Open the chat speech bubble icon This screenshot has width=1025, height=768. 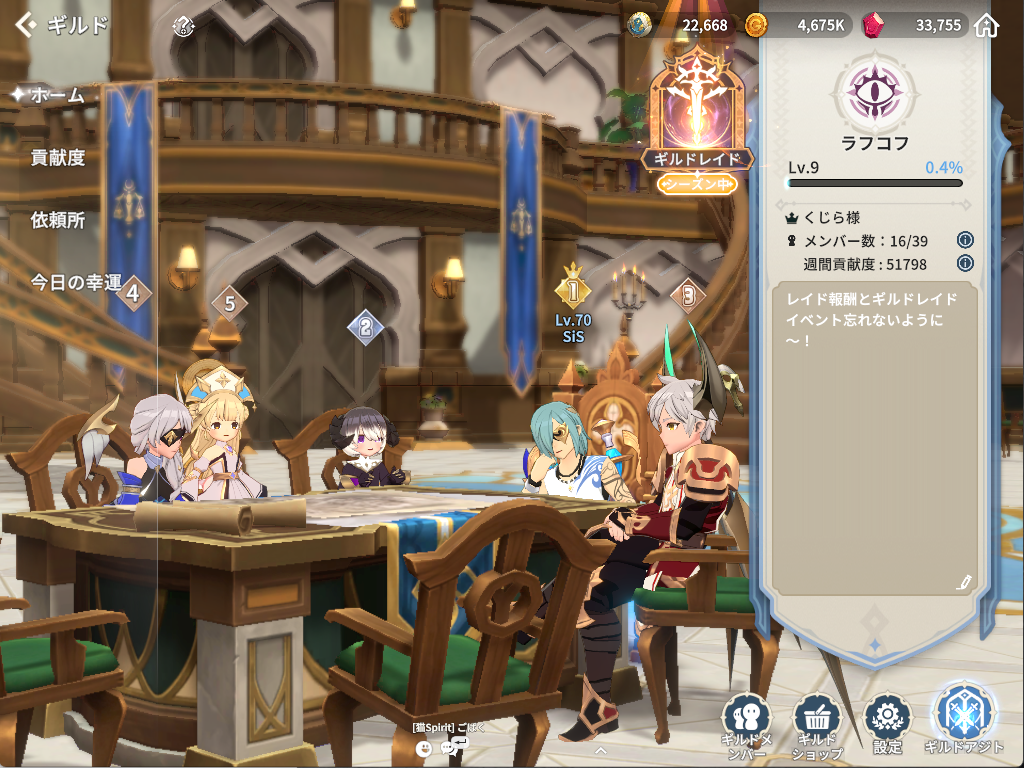tap(452, 746)
